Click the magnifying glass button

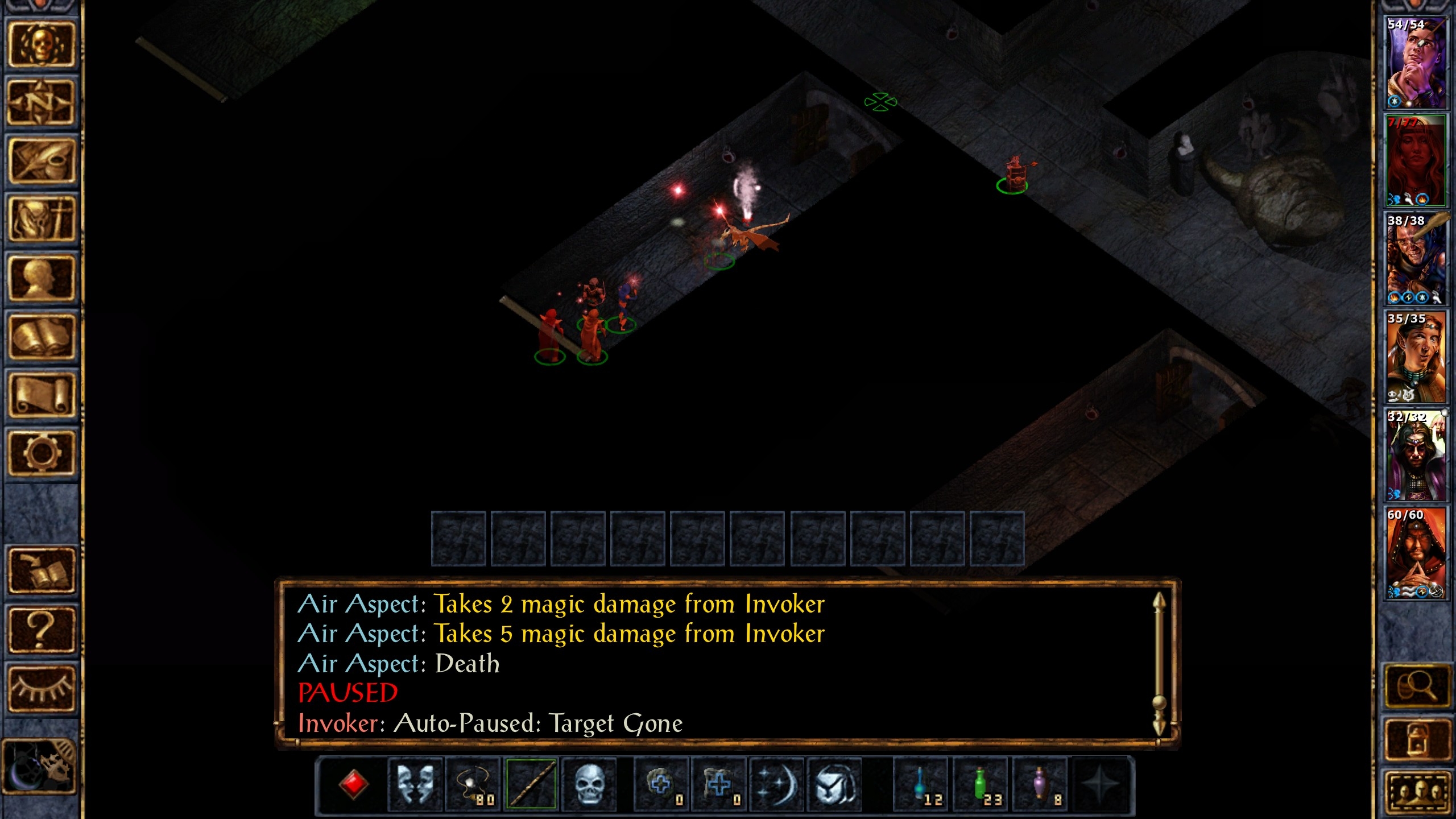[1417, 687]
